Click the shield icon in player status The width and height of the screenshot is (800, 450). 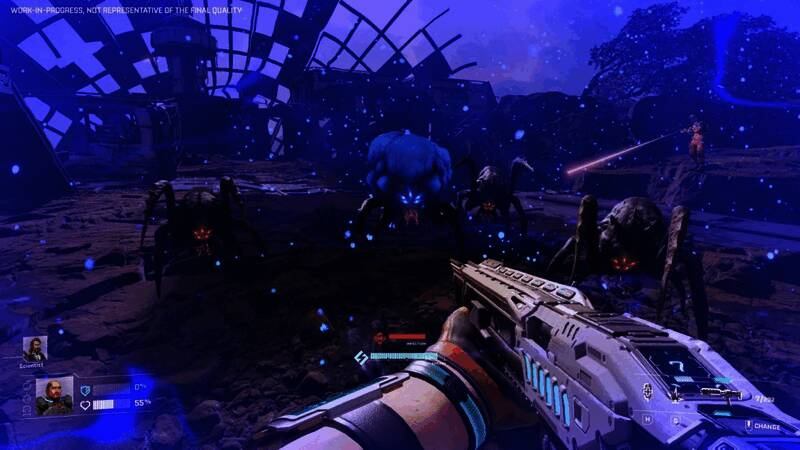point(85,389)
